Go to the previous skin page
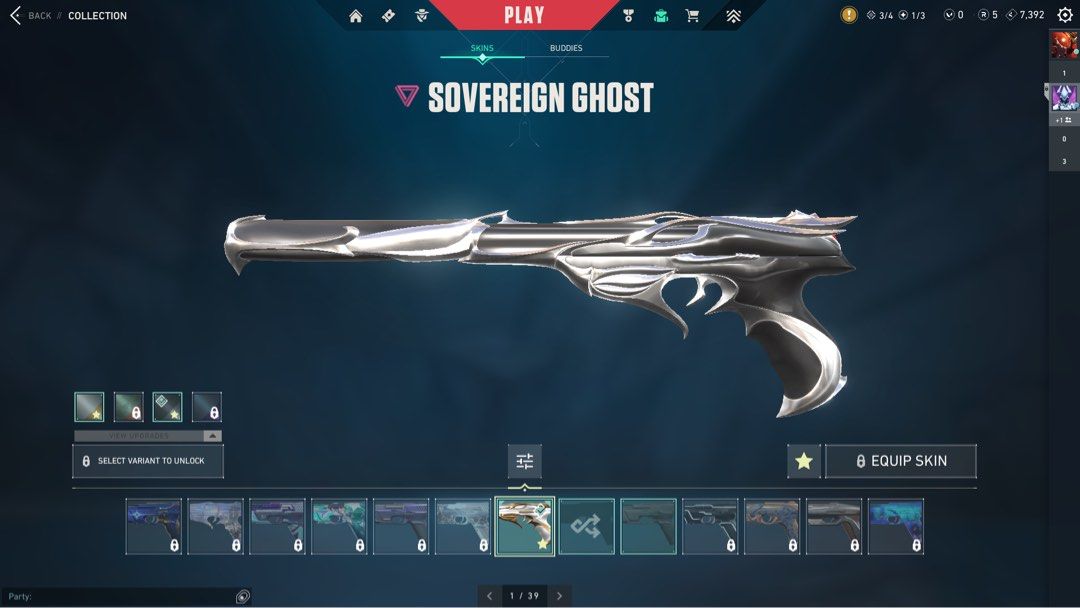 point(489,596)
